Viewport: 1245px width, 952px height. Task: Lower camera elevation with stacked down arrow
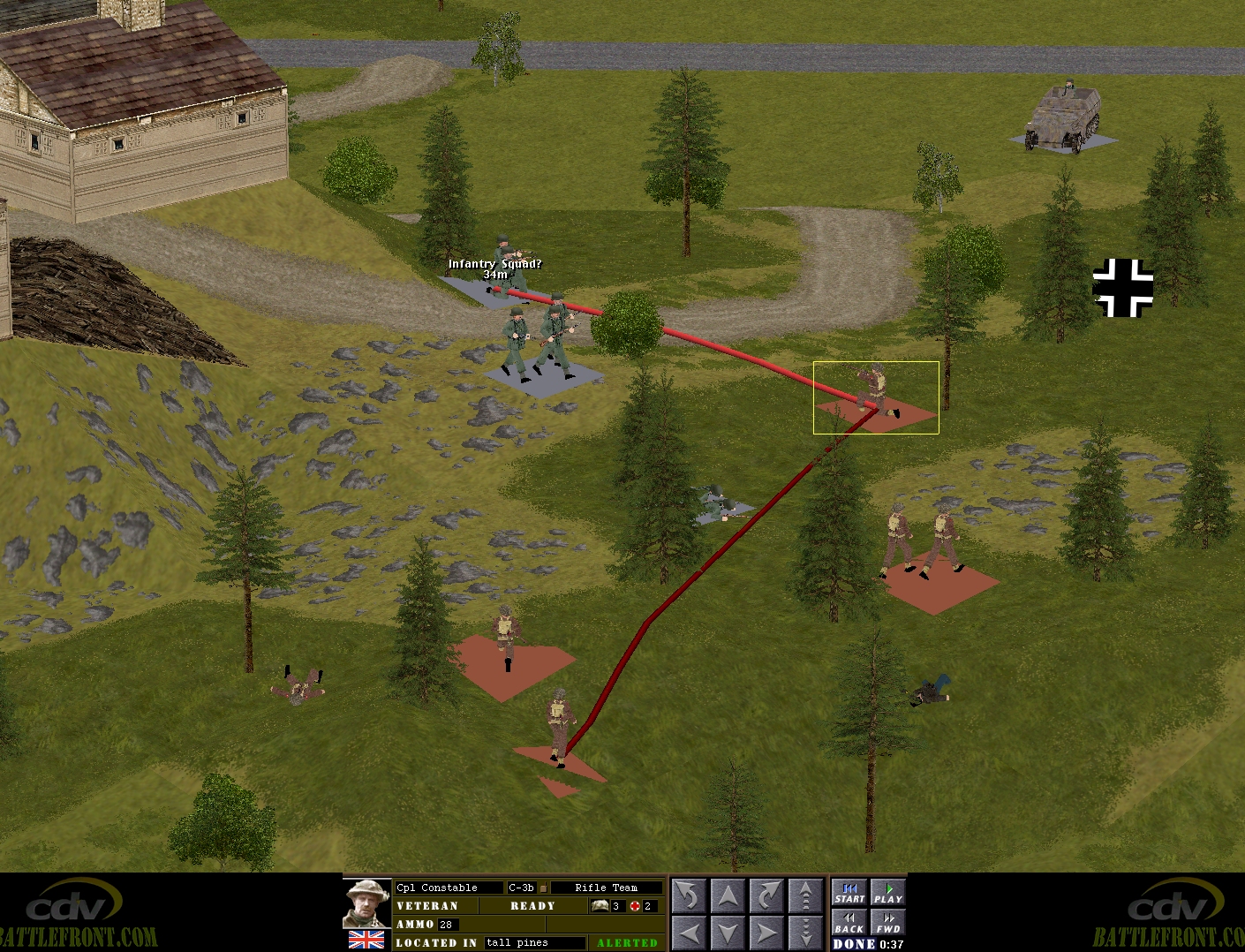pos(805,933)
